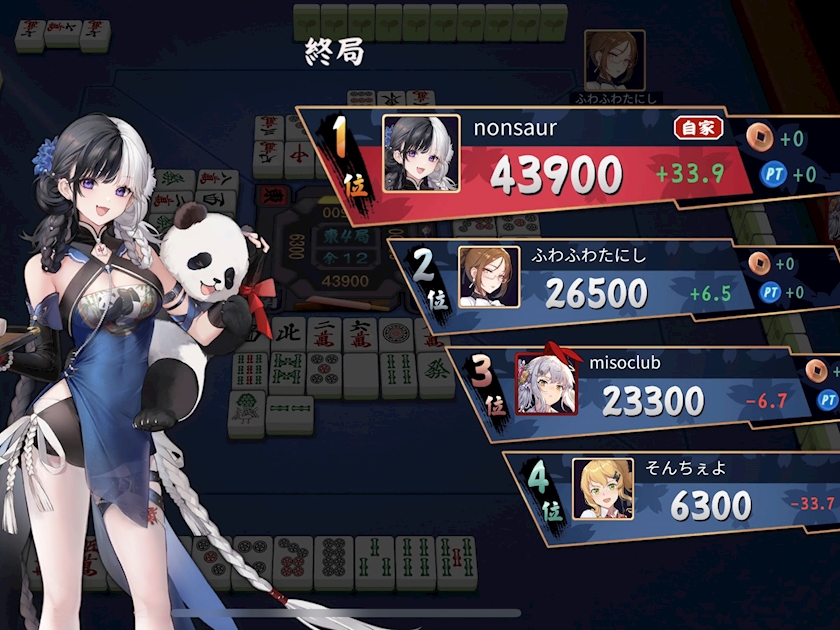Image resolution: width=840 pixels, height=630 pixels.
Task: Click そんちぇよ's avatar in fourth place
Action: coord(602,489)
